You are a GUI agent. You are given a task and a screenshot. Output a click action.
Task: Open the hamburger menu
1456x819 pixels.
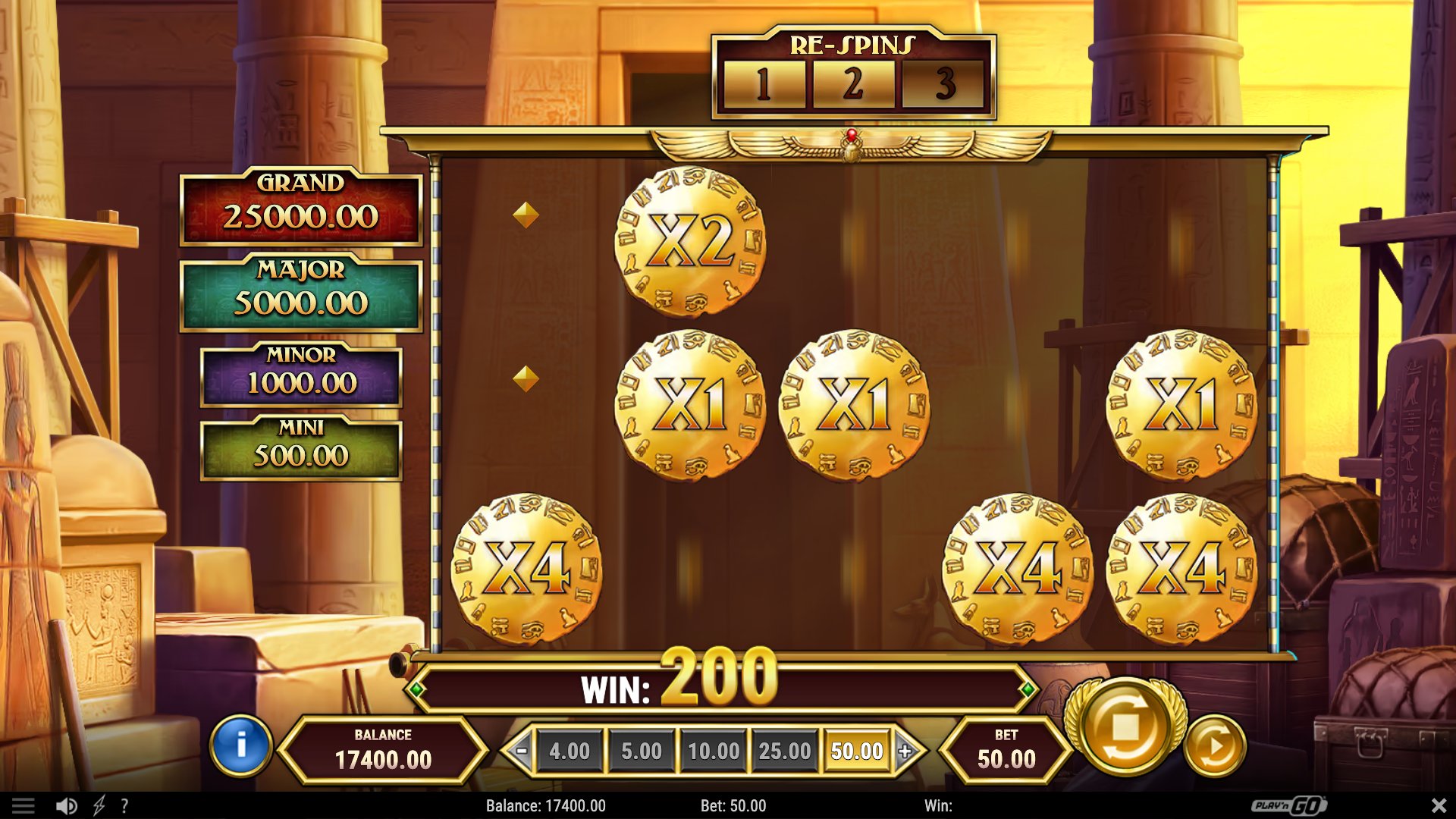coord(25,805)
